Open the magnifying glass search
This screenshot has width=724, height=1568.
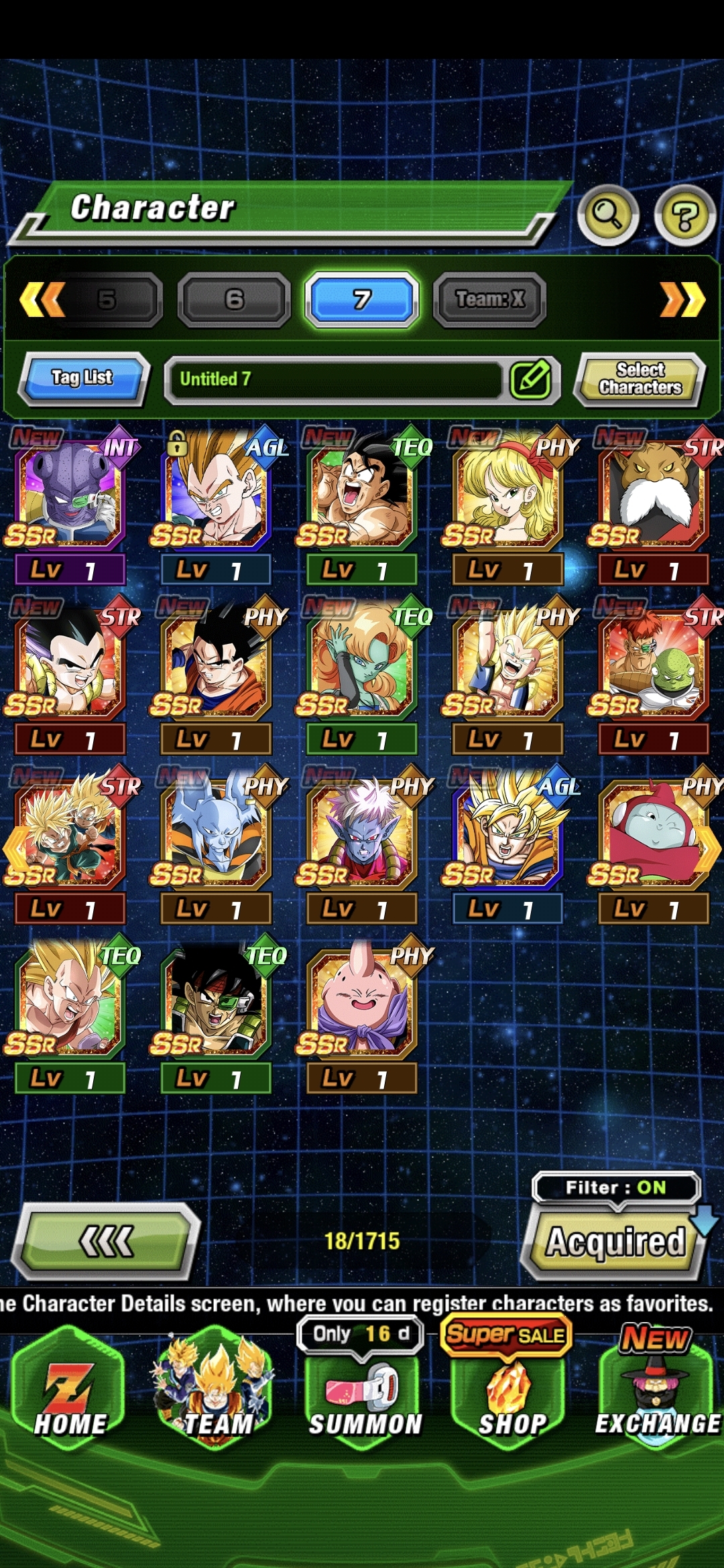pos(608,214)
